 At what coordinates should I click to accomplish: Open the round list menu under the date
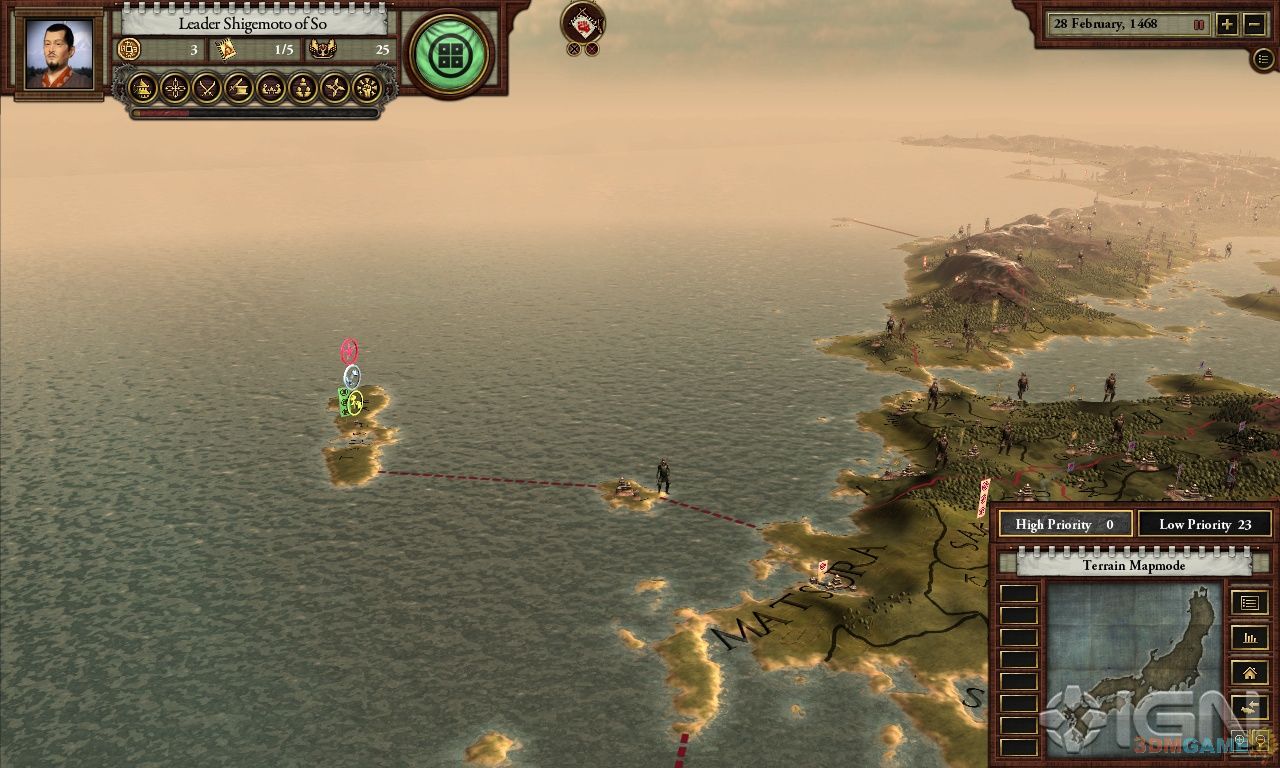point(1263,59)
